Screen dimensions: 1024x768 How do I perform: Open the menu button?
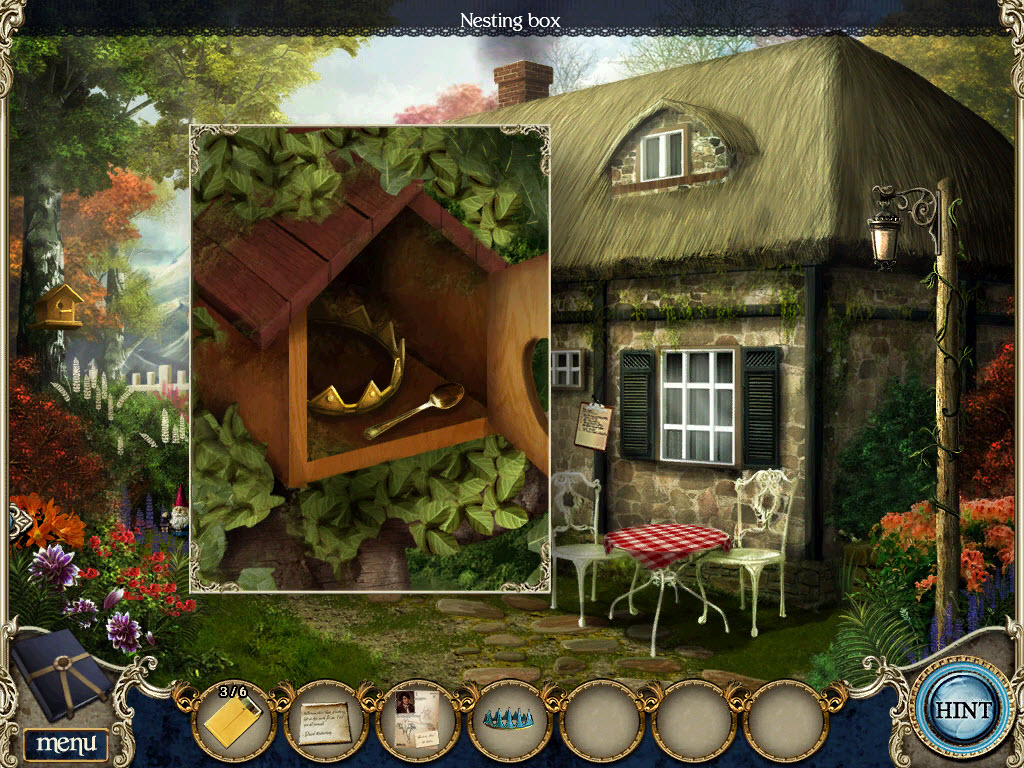point(66,743)
